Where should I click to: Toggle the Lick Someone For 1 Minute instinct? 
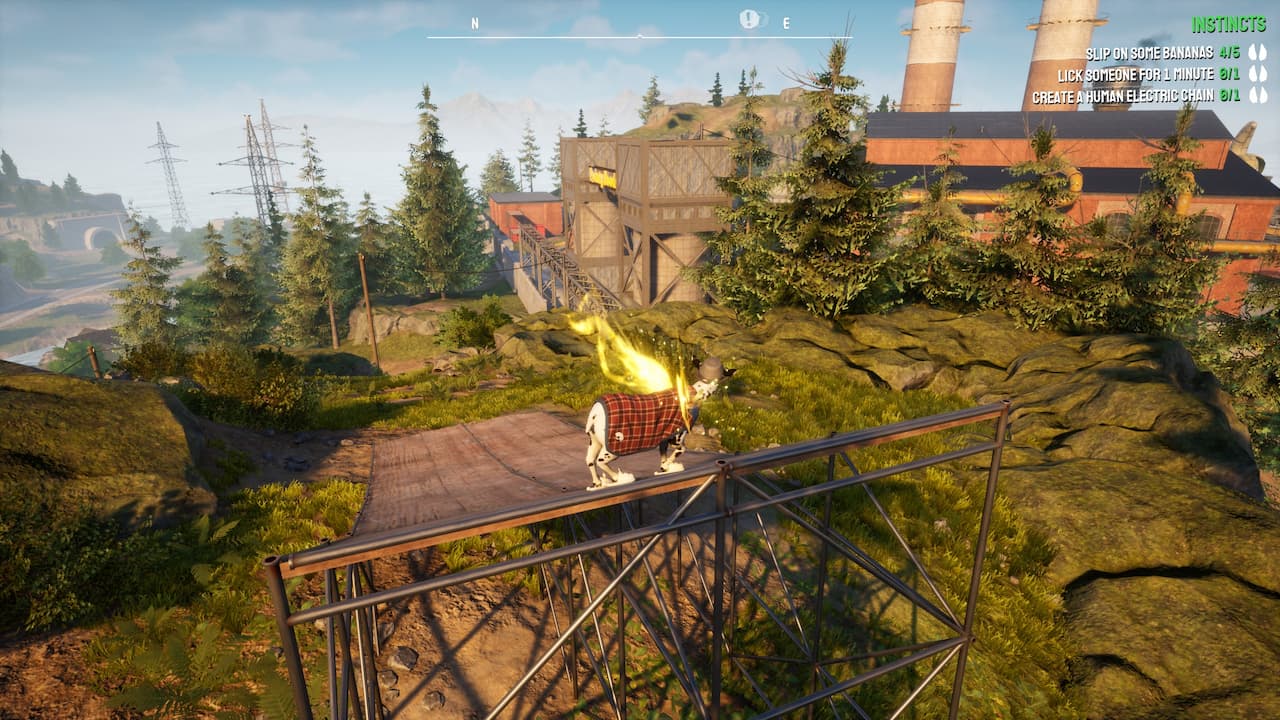click(1138, 74)
